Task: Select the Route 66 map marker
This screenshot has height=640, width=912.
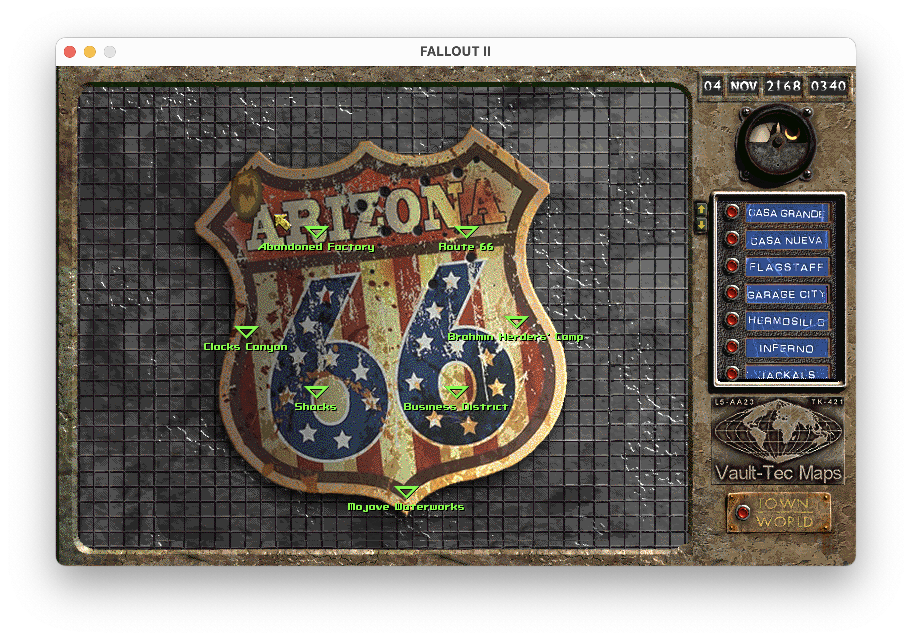Action: click(466, 233)
